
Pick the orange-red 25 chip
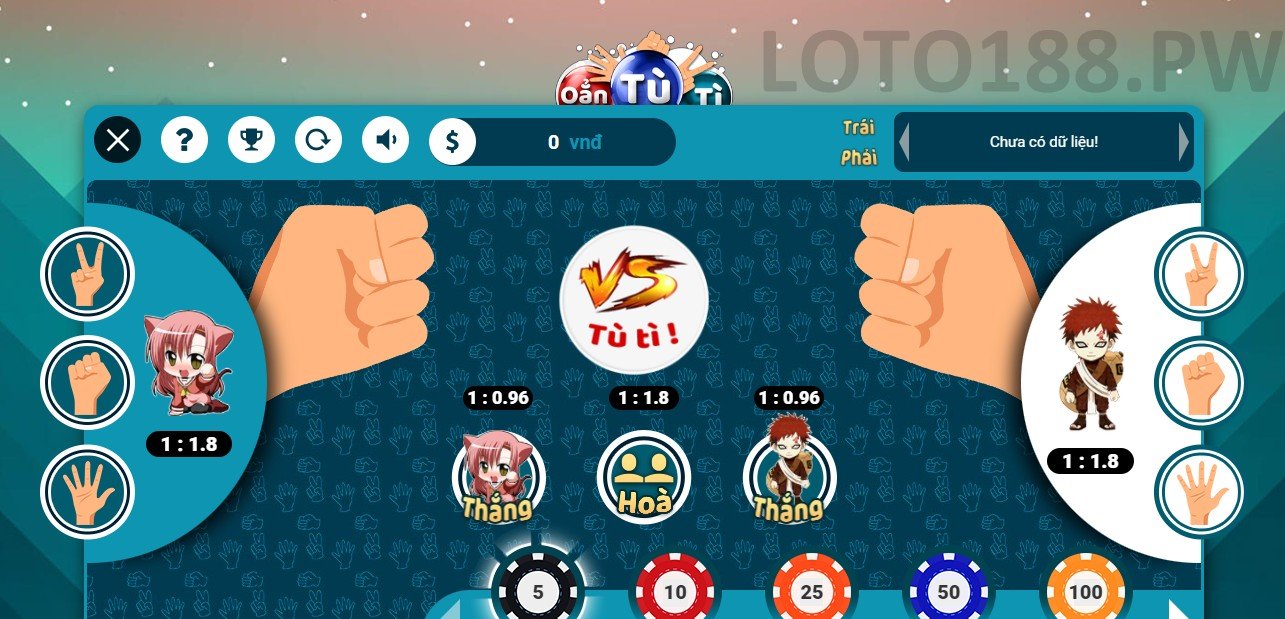click(812, 591)
